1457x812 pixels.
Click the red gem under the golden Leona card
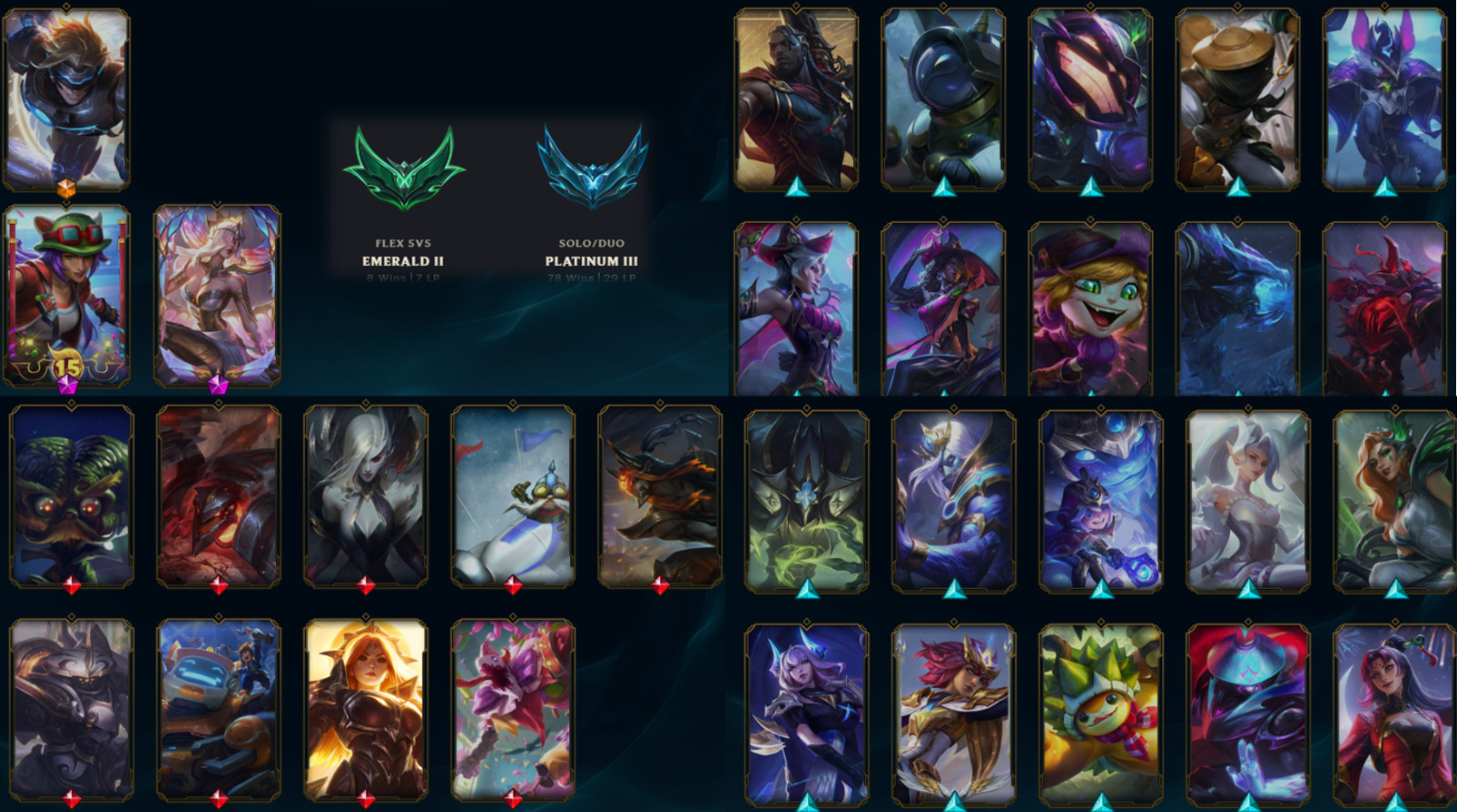[364, 797]
